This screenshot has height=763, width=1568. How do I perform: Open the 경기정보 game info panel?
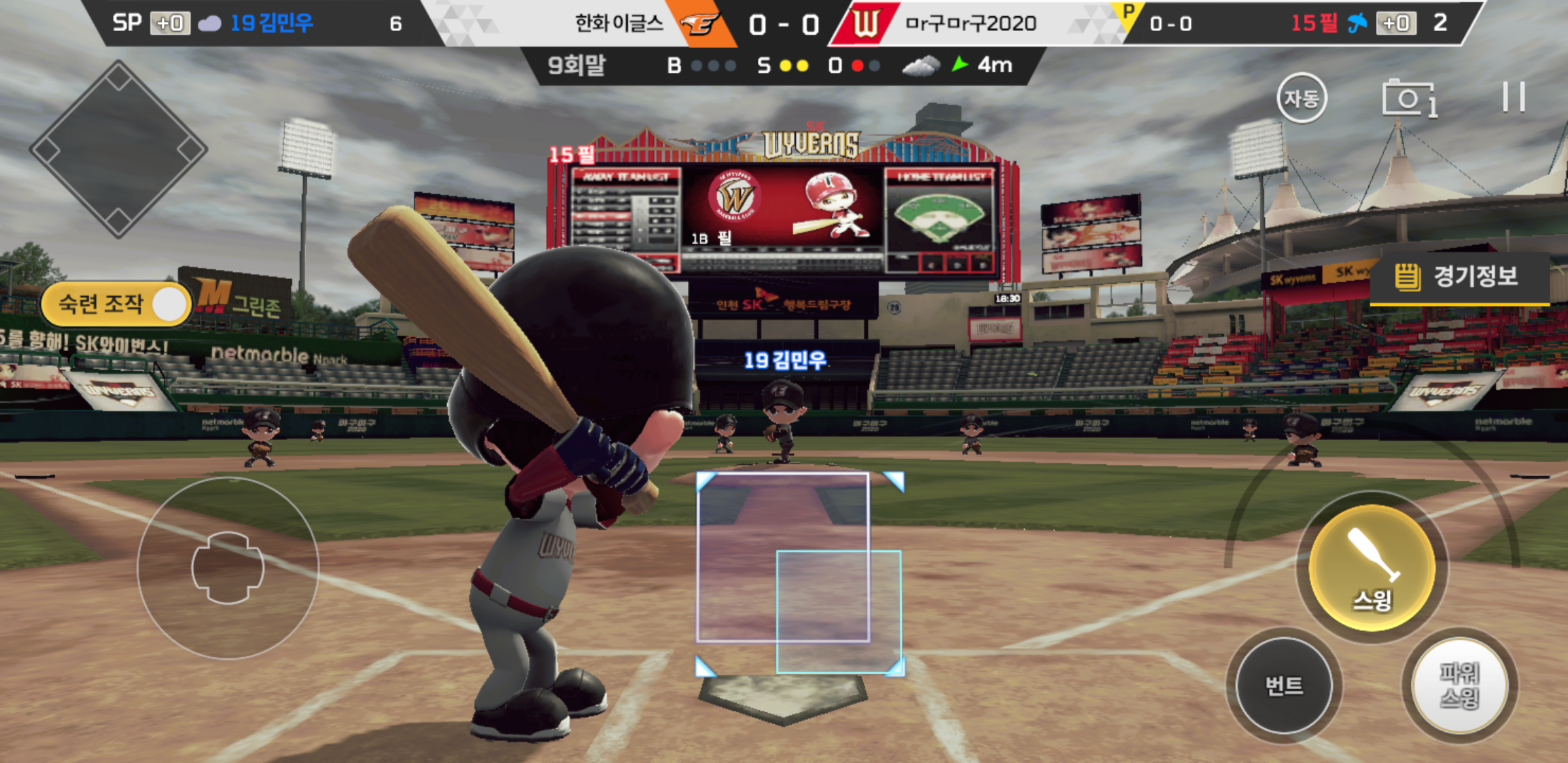click(x=1459, y=276)
